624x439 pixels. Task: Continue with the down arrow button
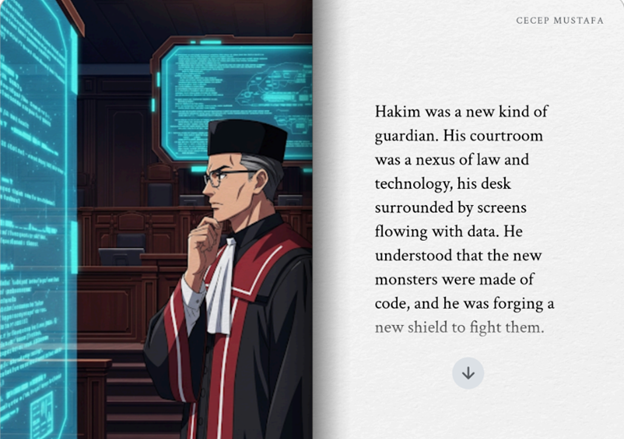point(468,373)
